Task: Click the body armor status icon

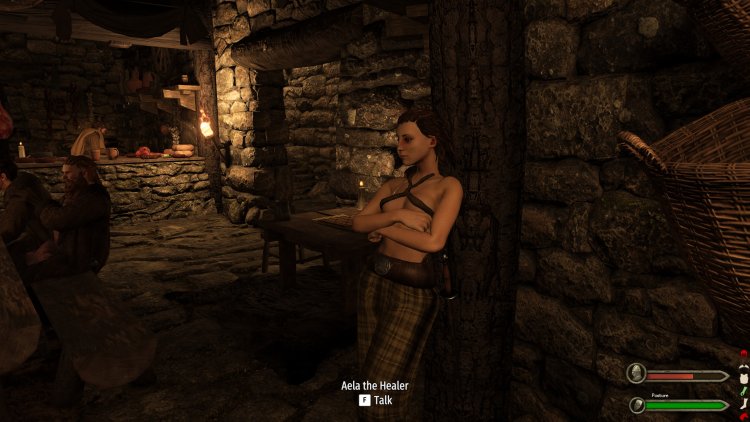Action: click(742, 376)
